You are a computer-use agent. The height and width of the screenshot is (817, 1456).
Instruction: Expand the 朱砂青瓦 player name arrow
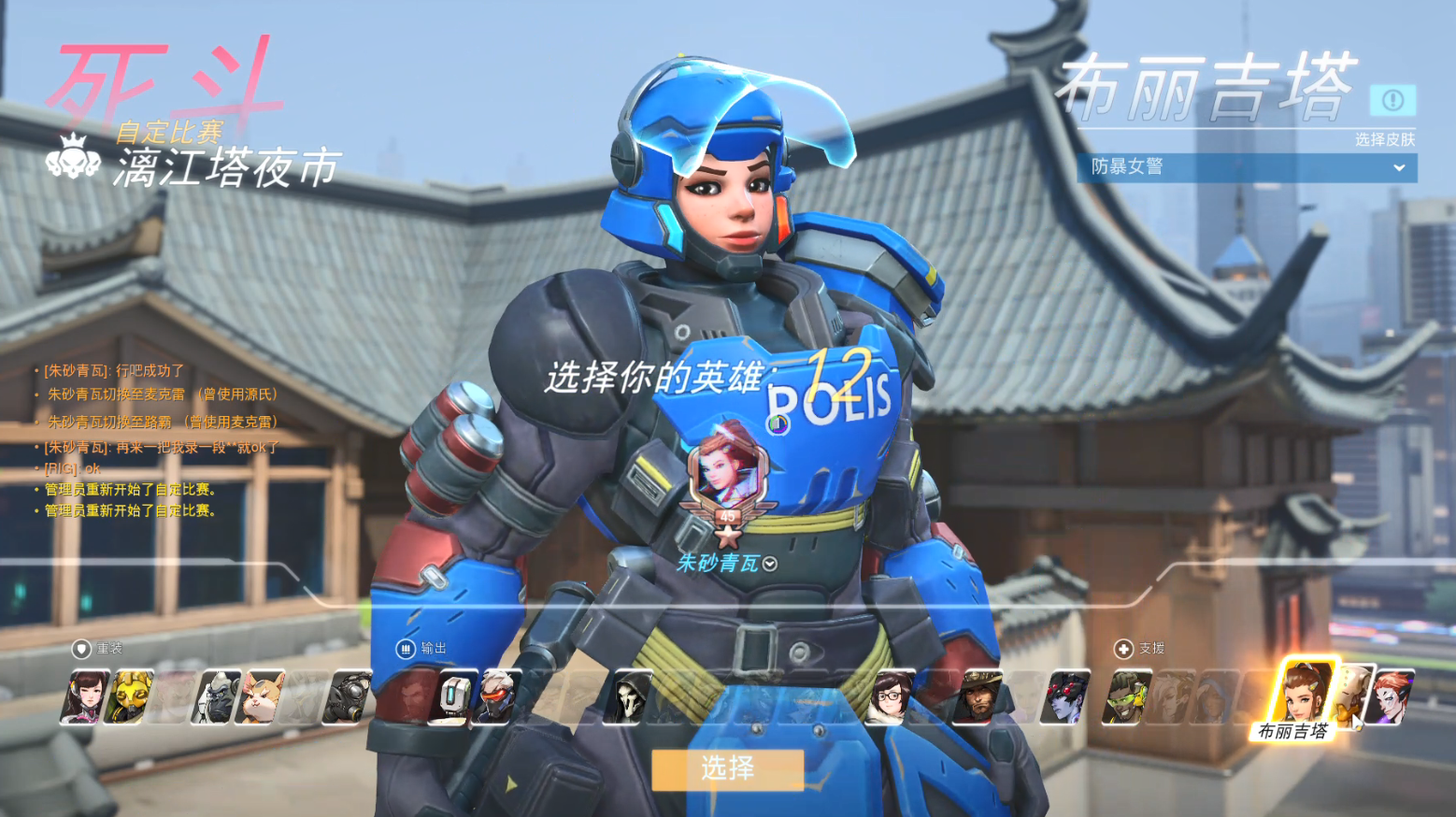[770, 564]
